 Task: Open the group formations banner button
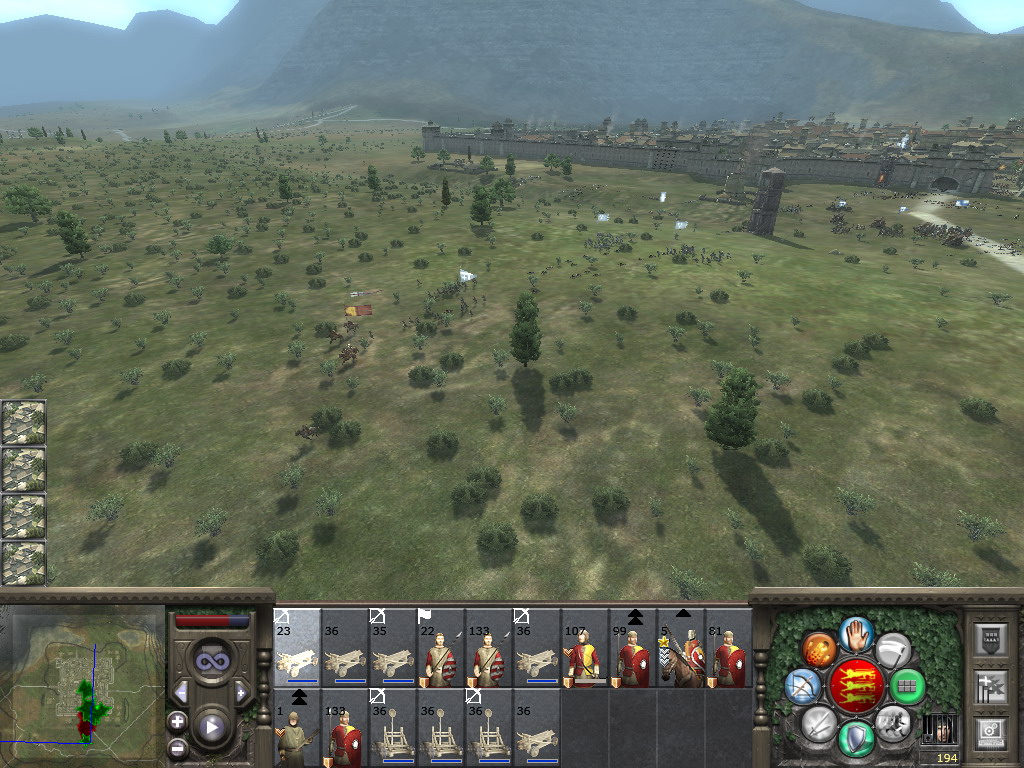988,686
